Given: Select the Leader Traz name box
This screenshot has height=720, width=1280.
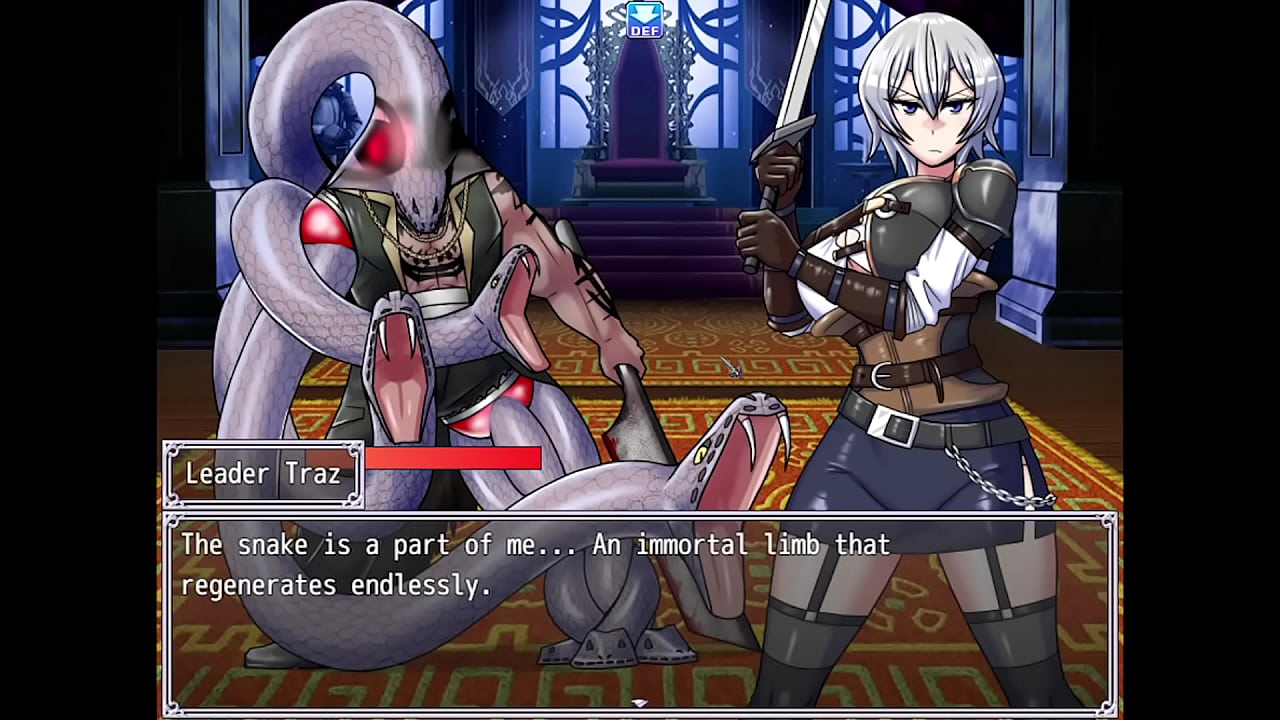Looking at the screenshot, I should click(x=263, y=474).
